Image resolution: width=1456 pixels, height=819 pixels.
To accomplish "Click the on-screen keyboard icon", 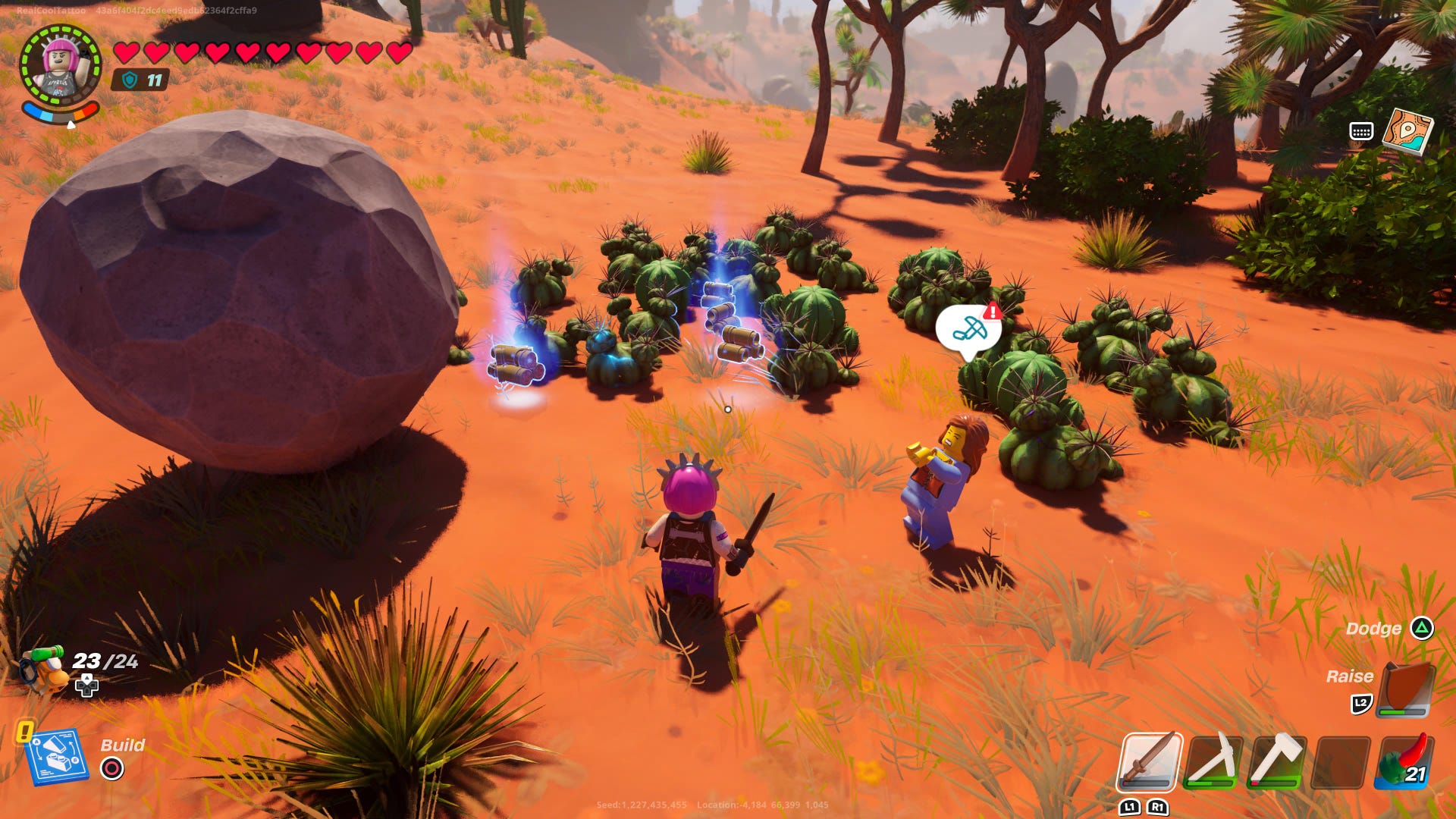I will [x=1361, y=130].
